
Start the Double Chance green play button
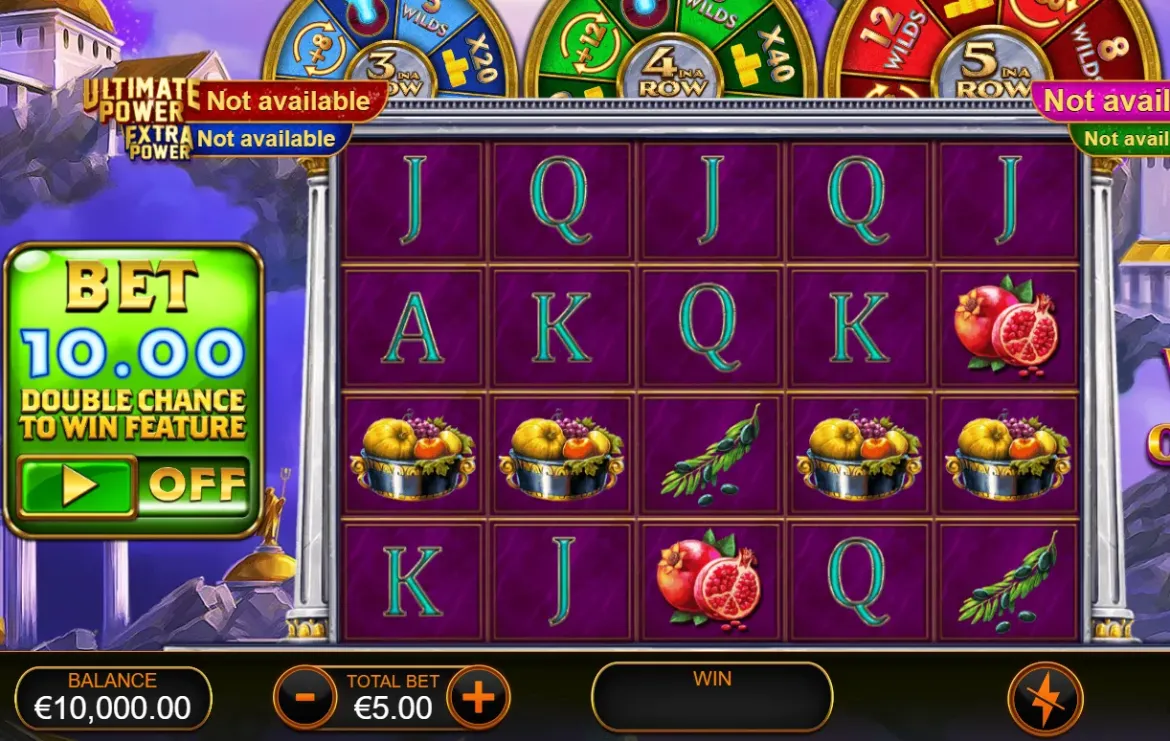(x=78, y=486)
